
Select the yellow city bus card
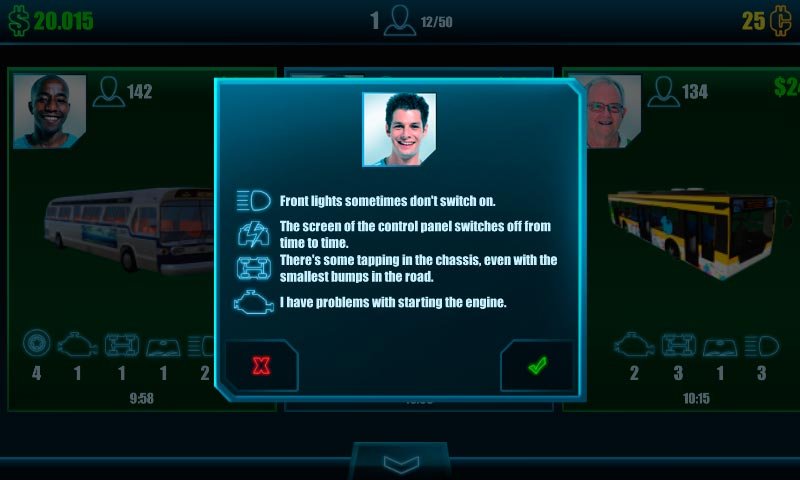coord(690,230)
